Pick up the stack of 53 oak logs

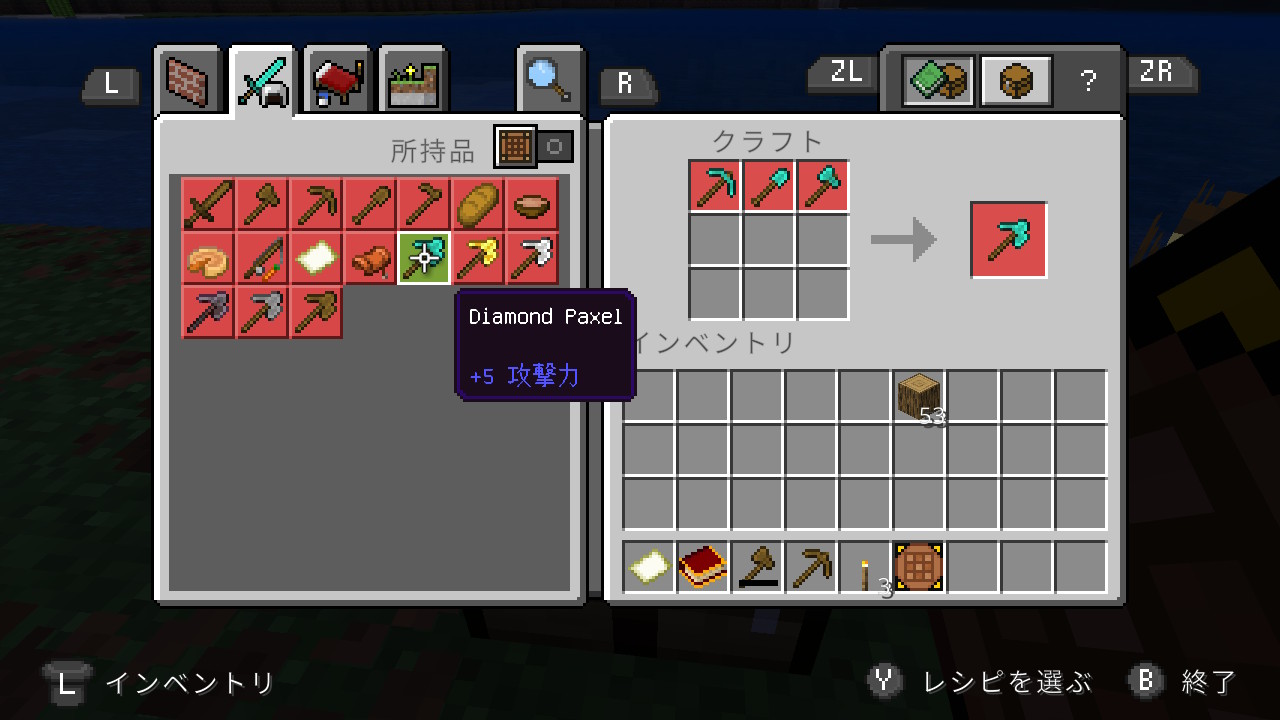coord(918,396)
